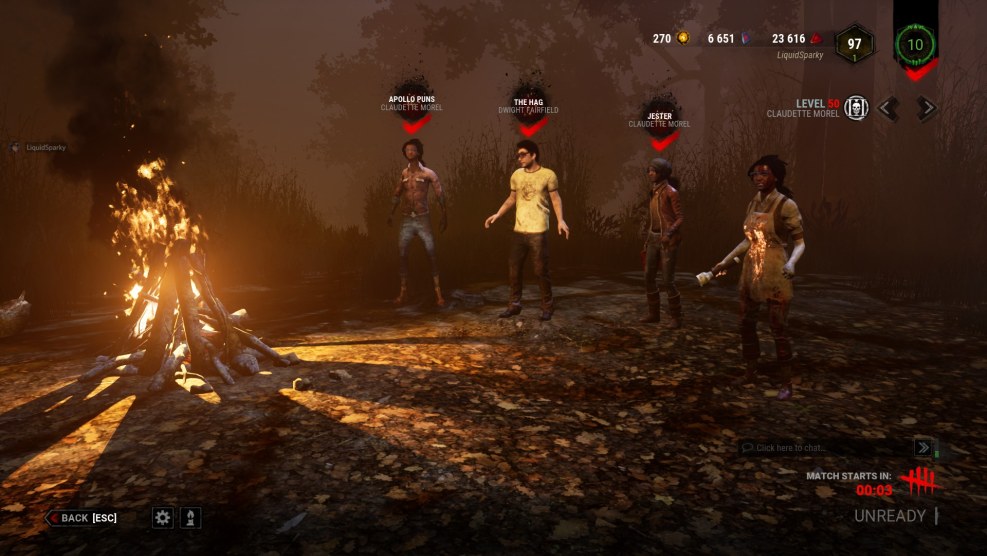
Task: Open the green rank 10 emblem
Action: click(915, 44)
